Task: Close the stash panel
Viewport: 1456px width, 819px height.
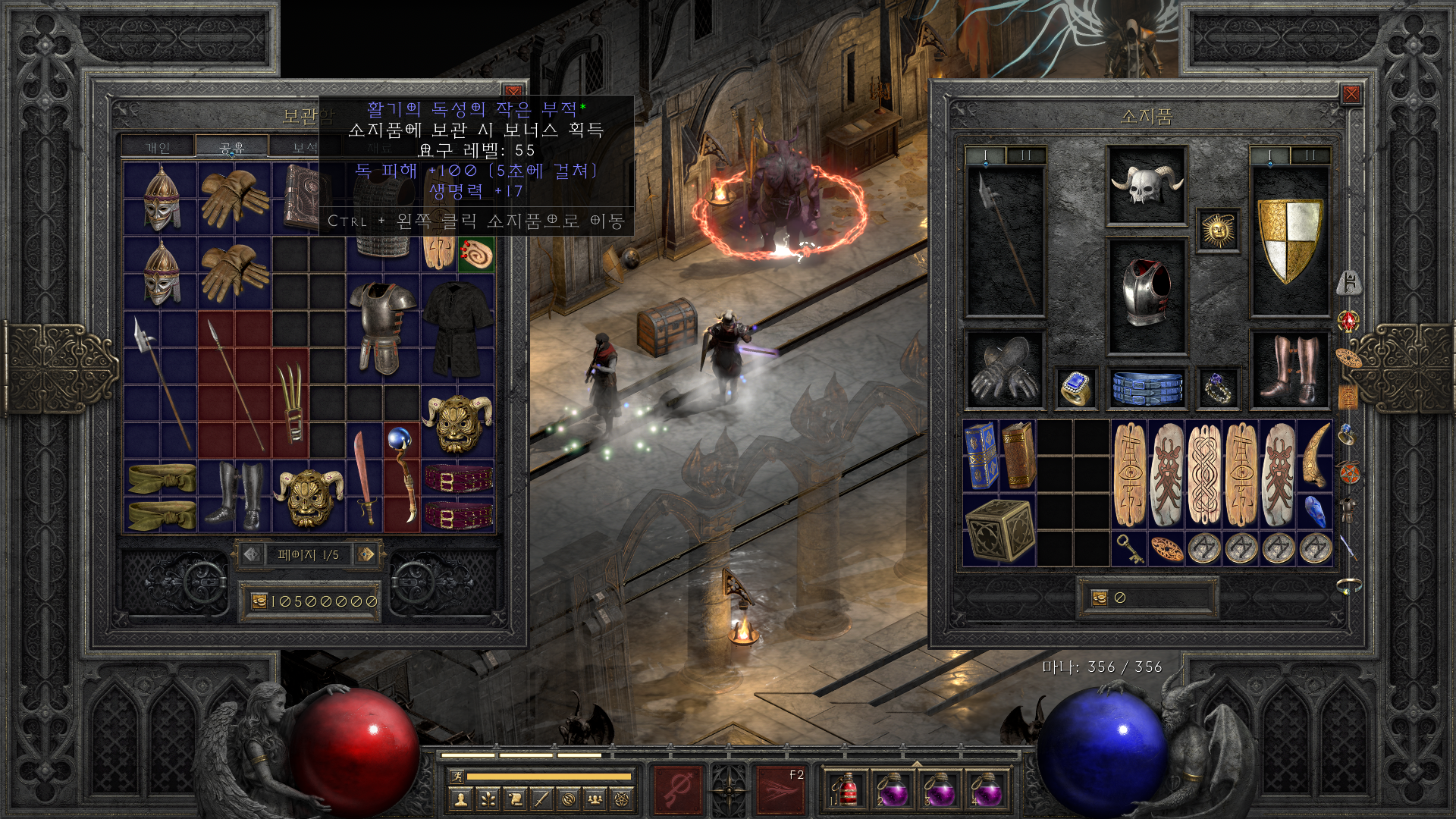Action: pos(513,92)
